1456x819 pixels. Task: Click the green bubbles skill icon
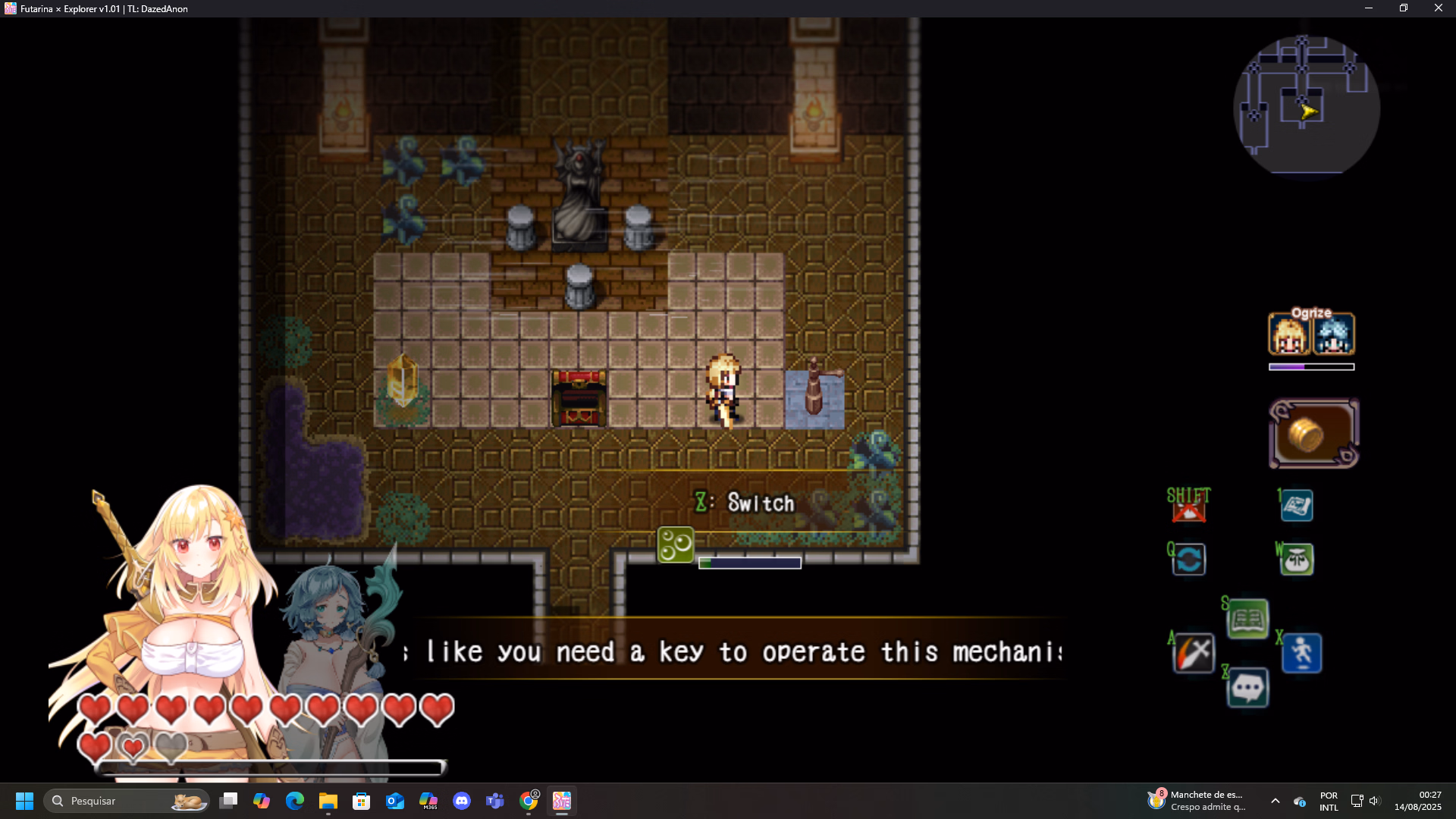(675, 544)
